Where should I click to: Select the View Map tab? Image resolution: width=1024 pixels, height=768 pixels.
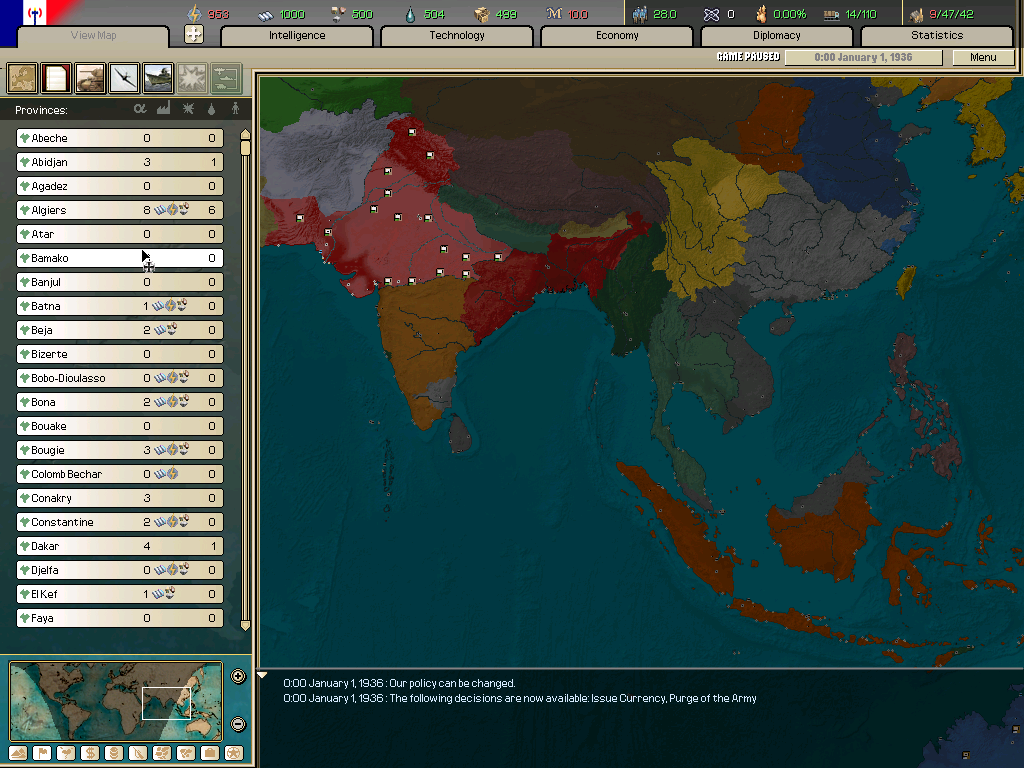[x=96, y=36]
